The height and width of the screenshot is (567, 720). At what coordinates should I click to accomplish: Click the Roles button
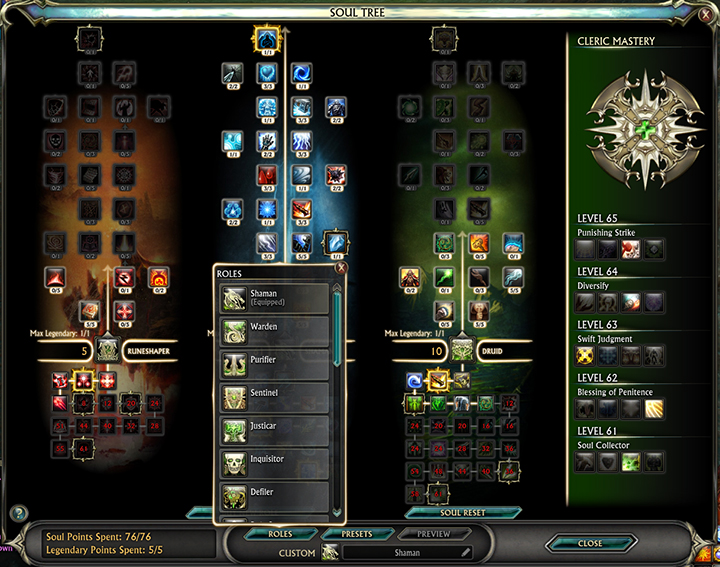[x=280, y=534]
